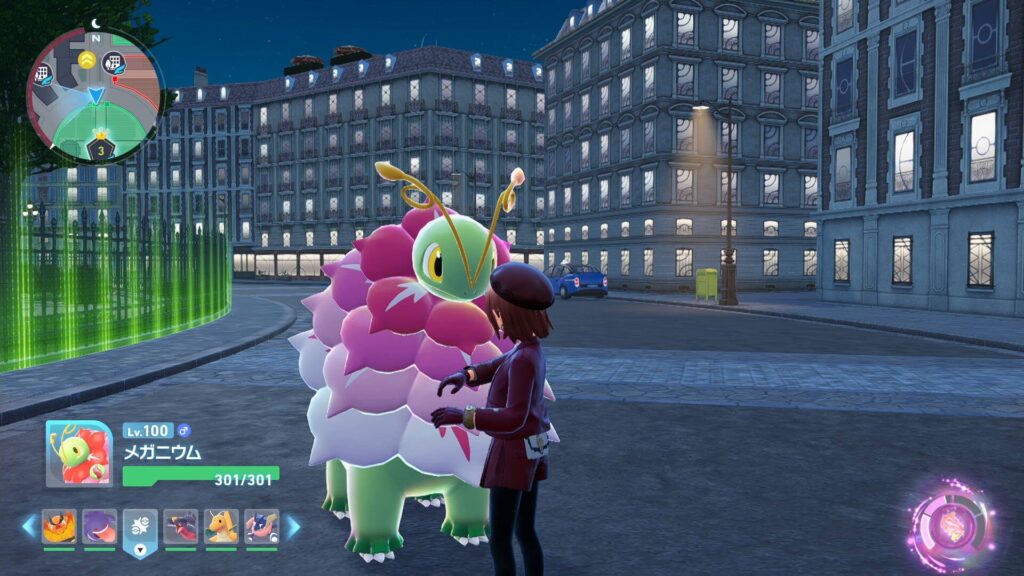Select the Greninja party slot
Image resolution: width=1024 pixels, height=576 pixels.
pos(262,526)
